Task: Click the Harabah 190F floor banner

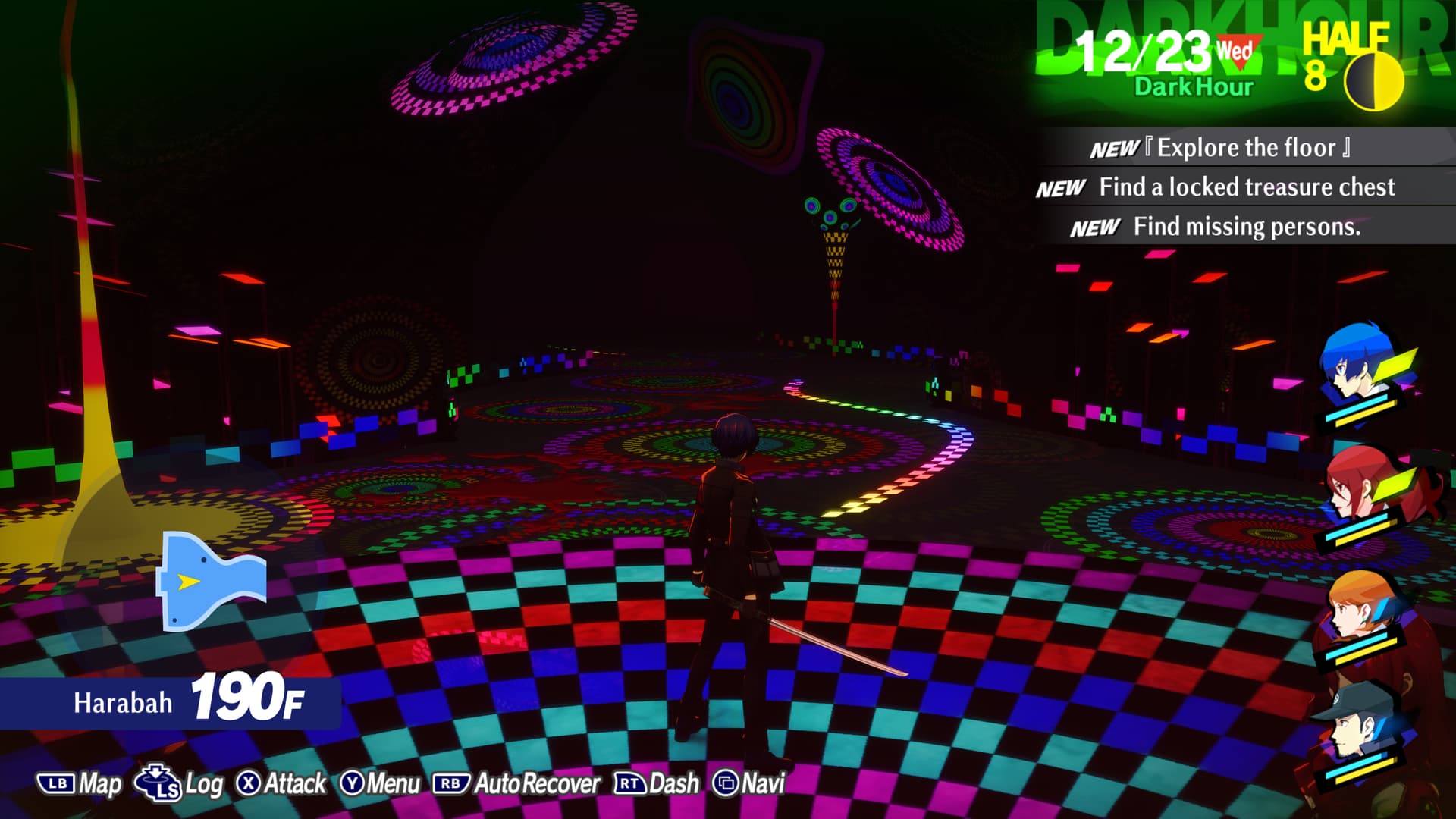Action: tap(171, 701)
